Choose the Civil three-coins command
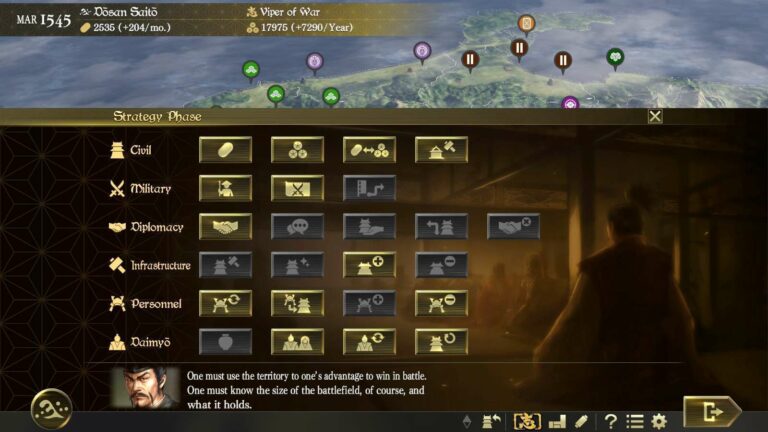 coord(297,150)
